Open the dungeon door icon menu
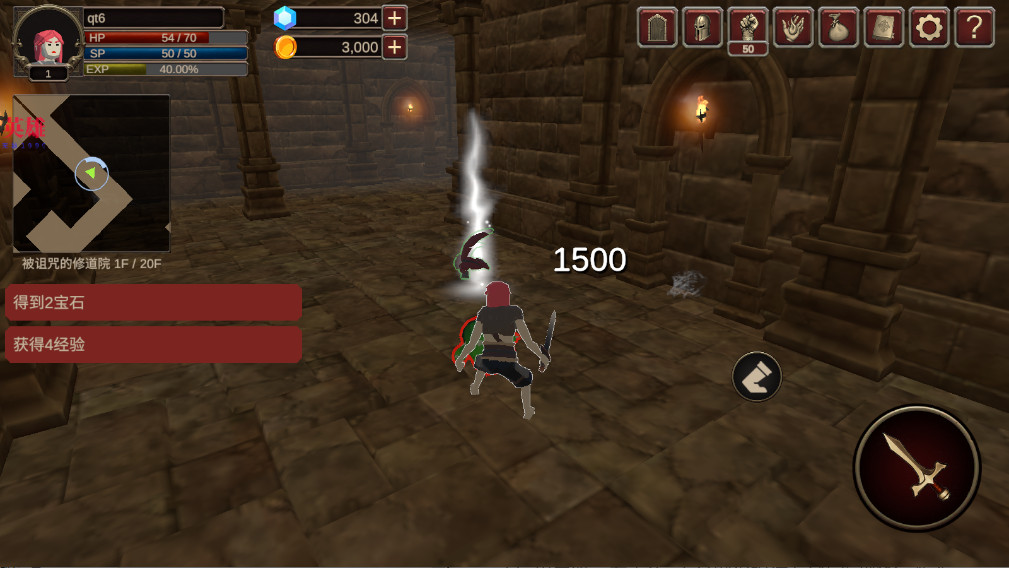1009x568 pixels. (657, 27)
